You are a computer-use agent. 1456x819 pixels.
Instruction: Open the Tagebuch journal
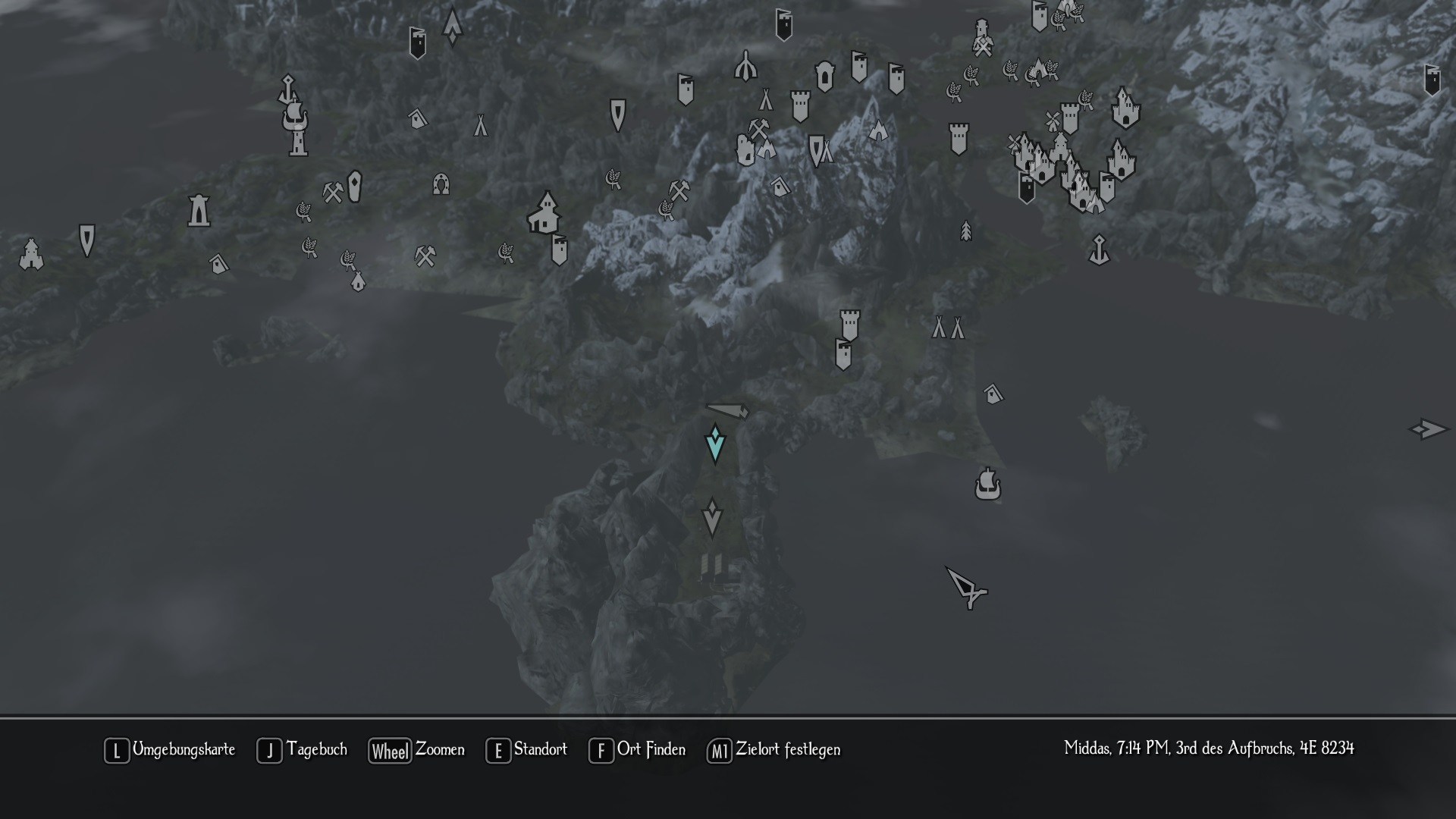point(302,750)
